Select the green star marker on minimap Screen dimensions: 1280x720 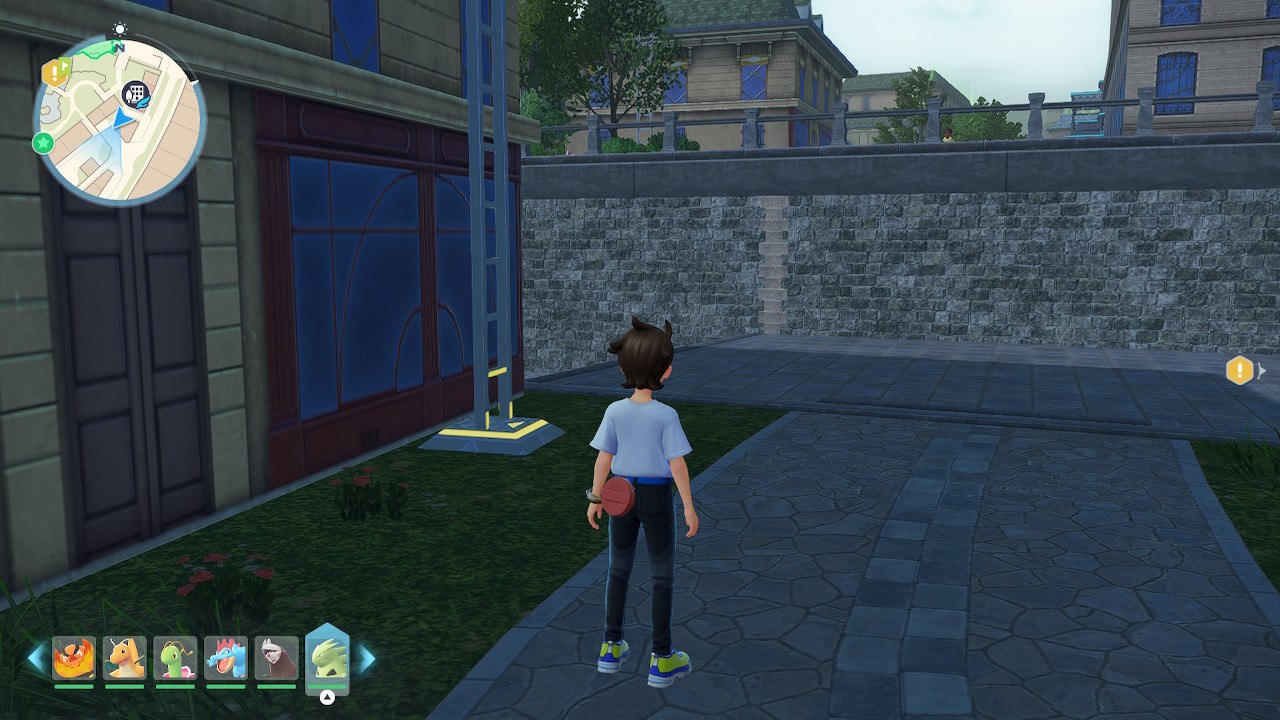tap(43, 143)
